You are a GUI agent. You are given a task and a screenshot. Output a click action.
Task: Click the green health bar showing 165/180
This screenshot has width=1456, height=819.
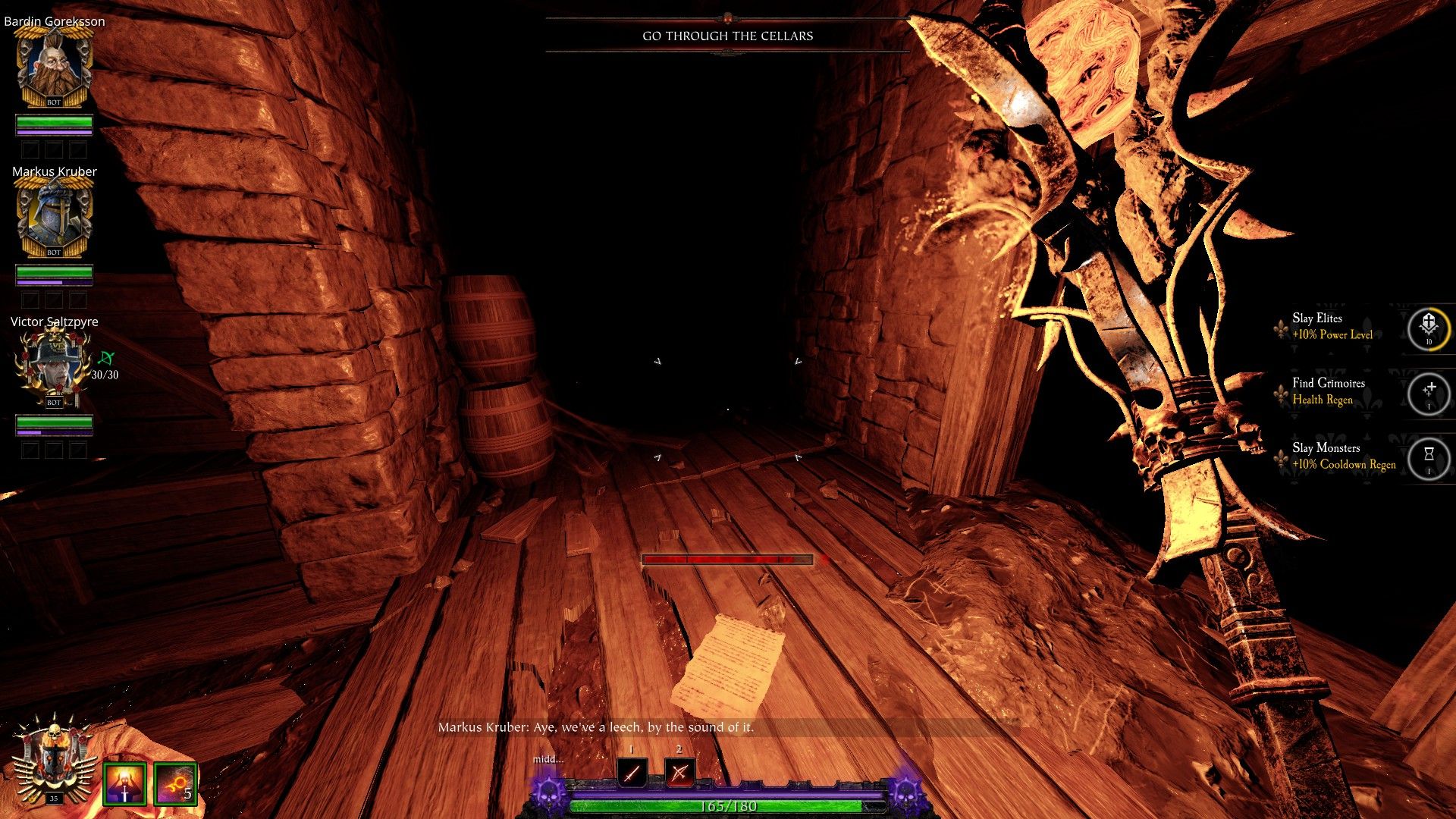[728, 808]
